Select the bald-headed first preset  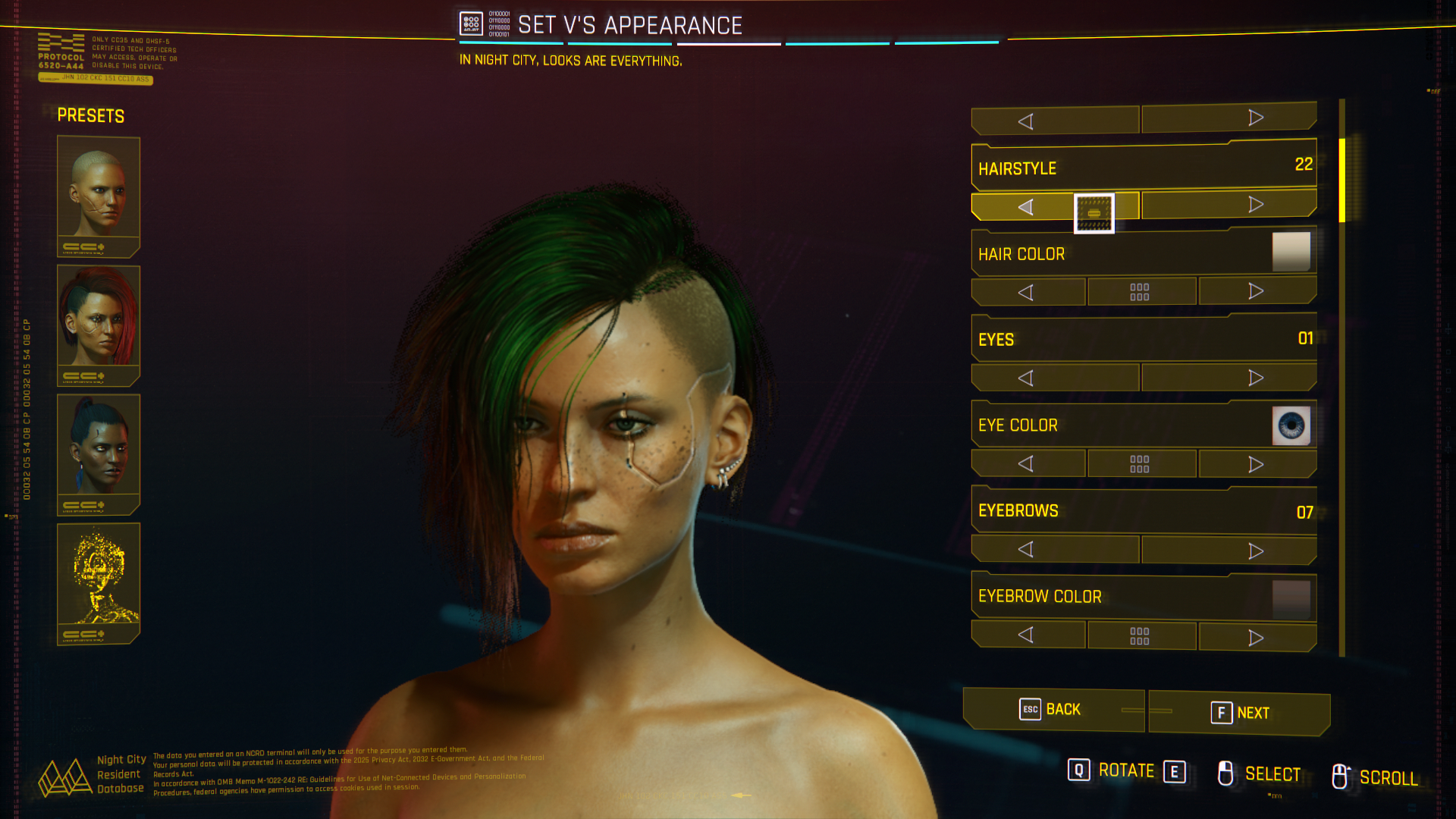click(99, 195)
